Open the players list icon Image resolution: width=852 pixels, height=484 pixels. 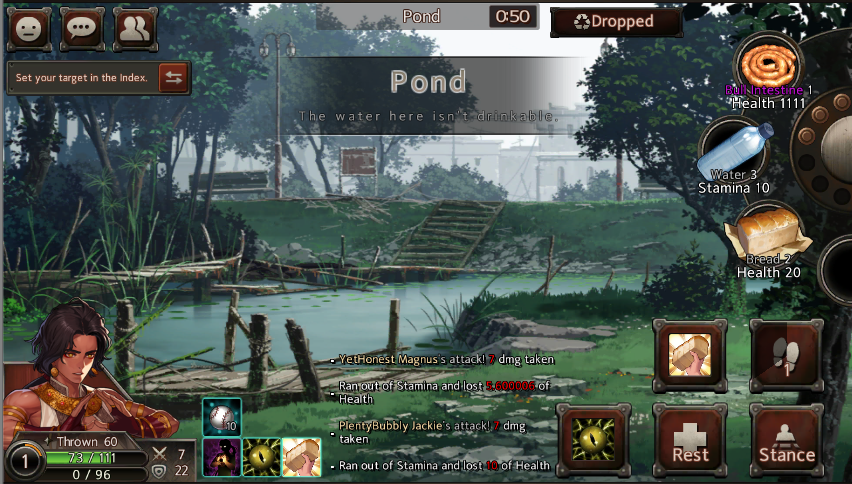(x=136, y=29)
